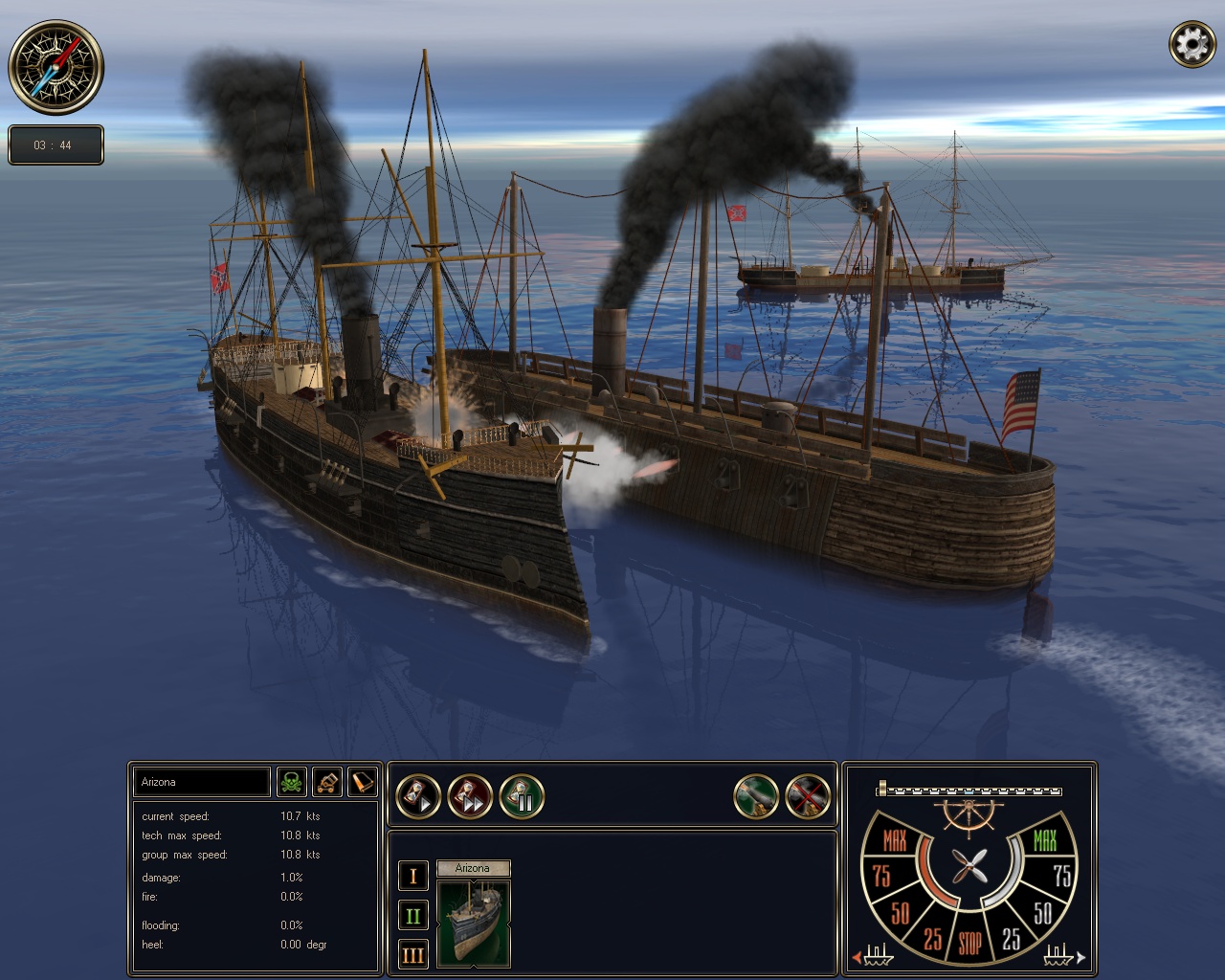
Task: Click the green skull scuttle icon
Action: [292, 782]
